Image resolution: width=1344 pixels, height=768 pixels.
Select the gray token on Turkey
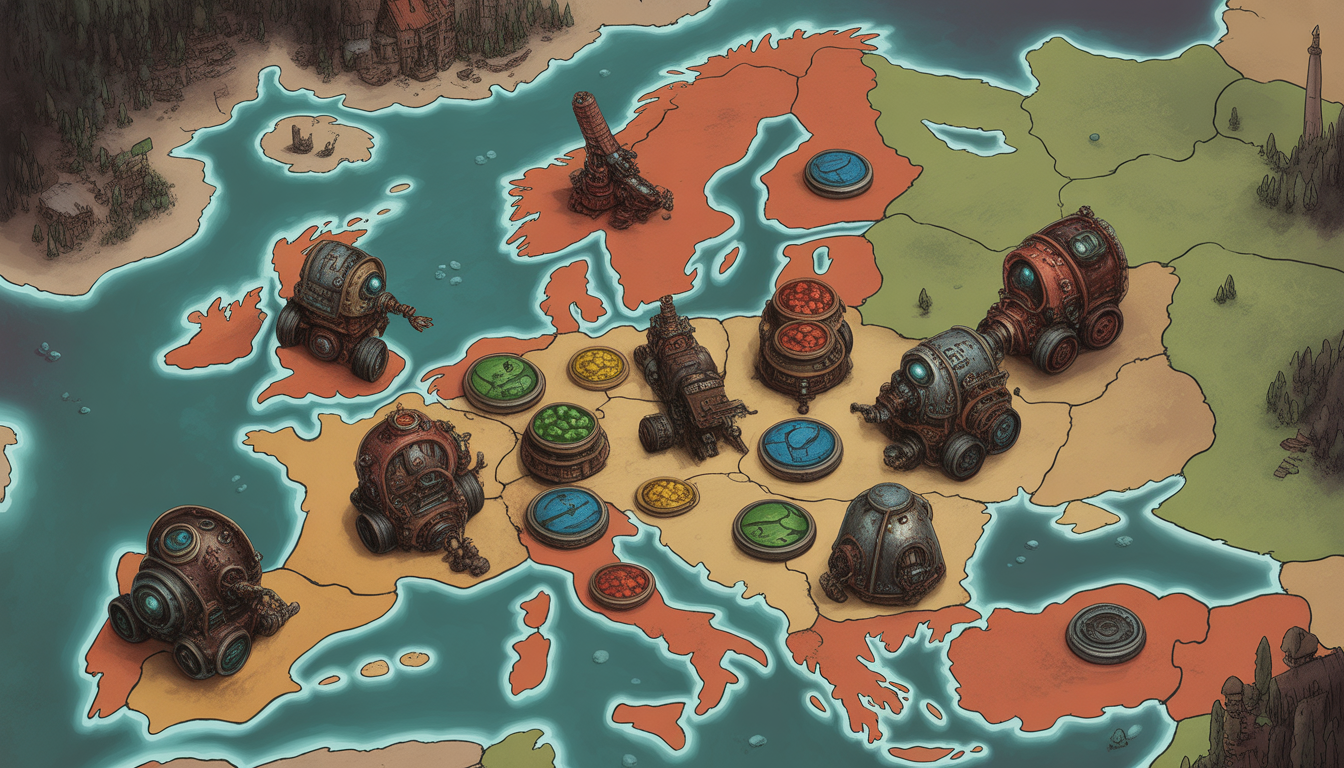tap(1105, 632)
